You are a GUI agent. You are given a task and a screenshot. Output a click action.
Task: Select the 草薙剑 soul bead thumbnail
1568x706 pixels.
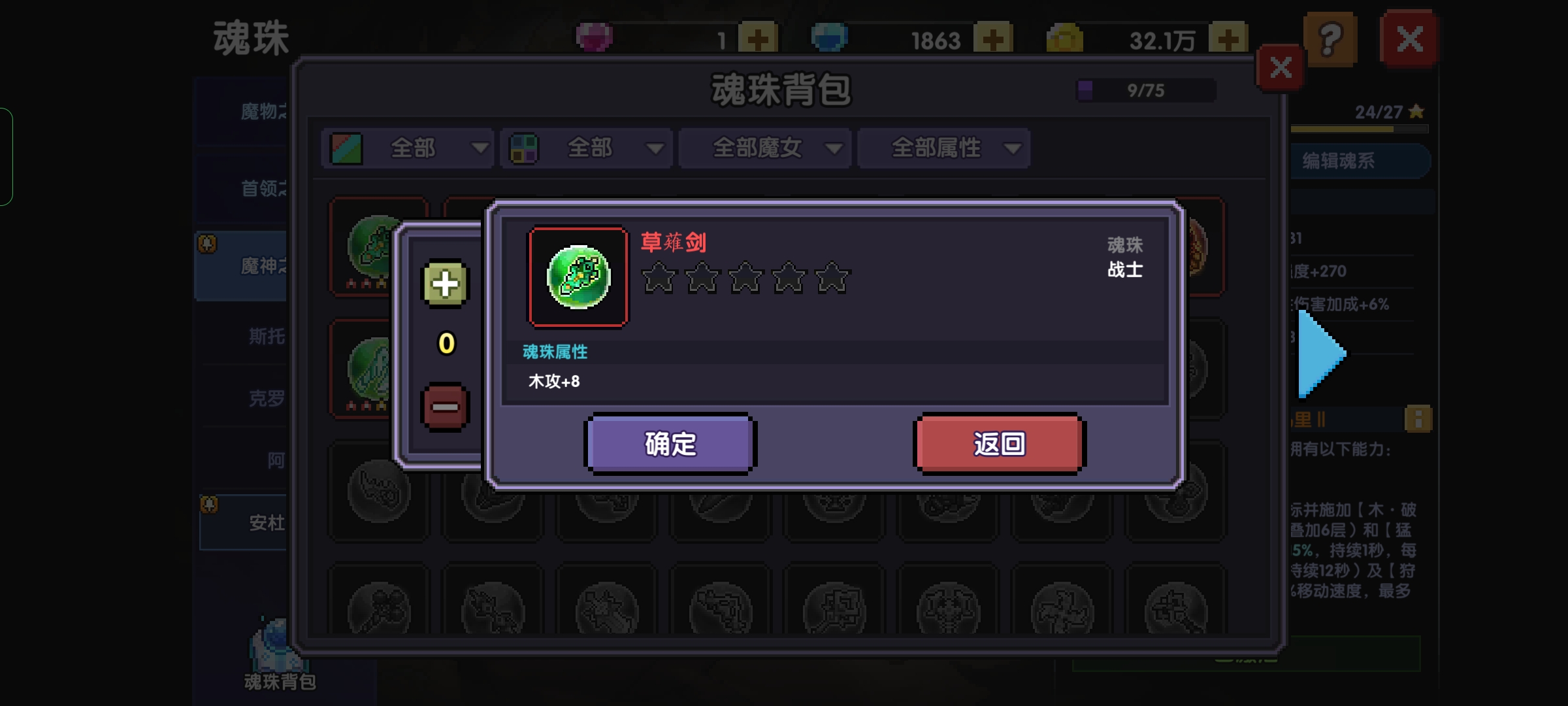(578, 277)
